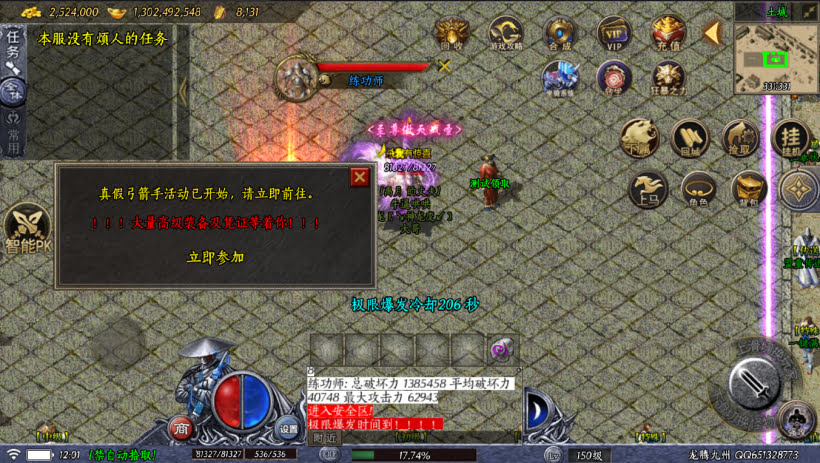Screen dimensions: 820x463
Task: Open the 商 shop button
Action: 181,428
